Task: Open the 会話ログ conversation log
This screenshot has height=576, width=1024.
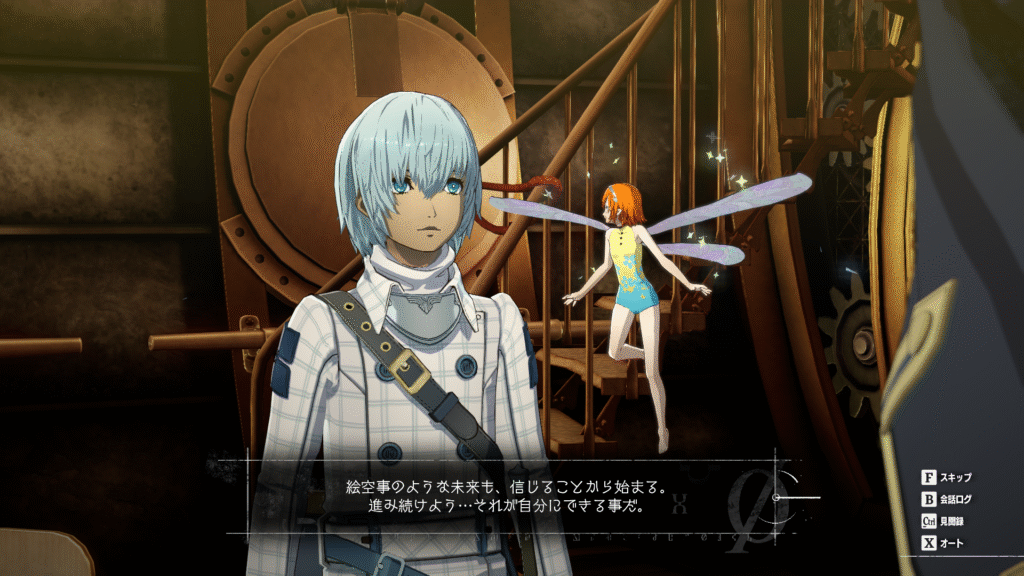Action: [948, 499]
